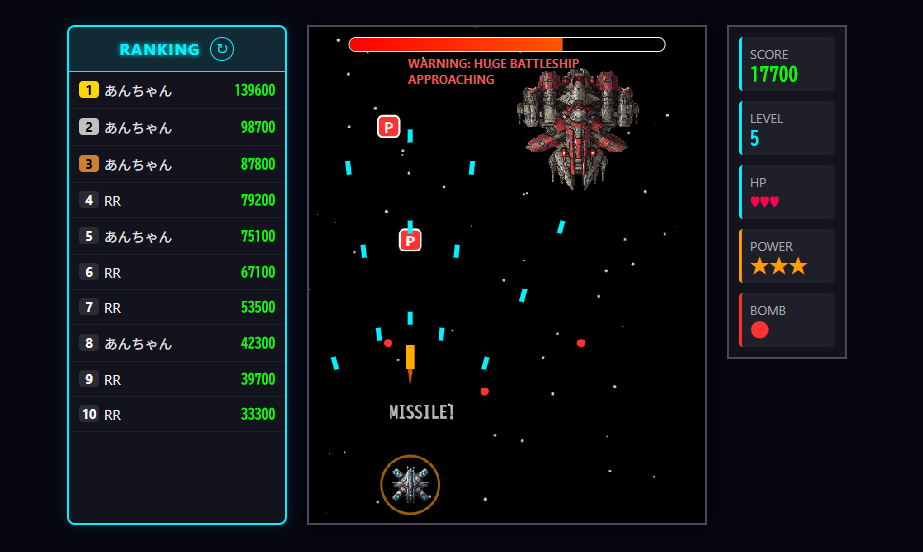The width and height of the screenshot is (923, 552).
Task: Choose the rank 10 entry scoring 33300
Action: [x=177, y=414]
